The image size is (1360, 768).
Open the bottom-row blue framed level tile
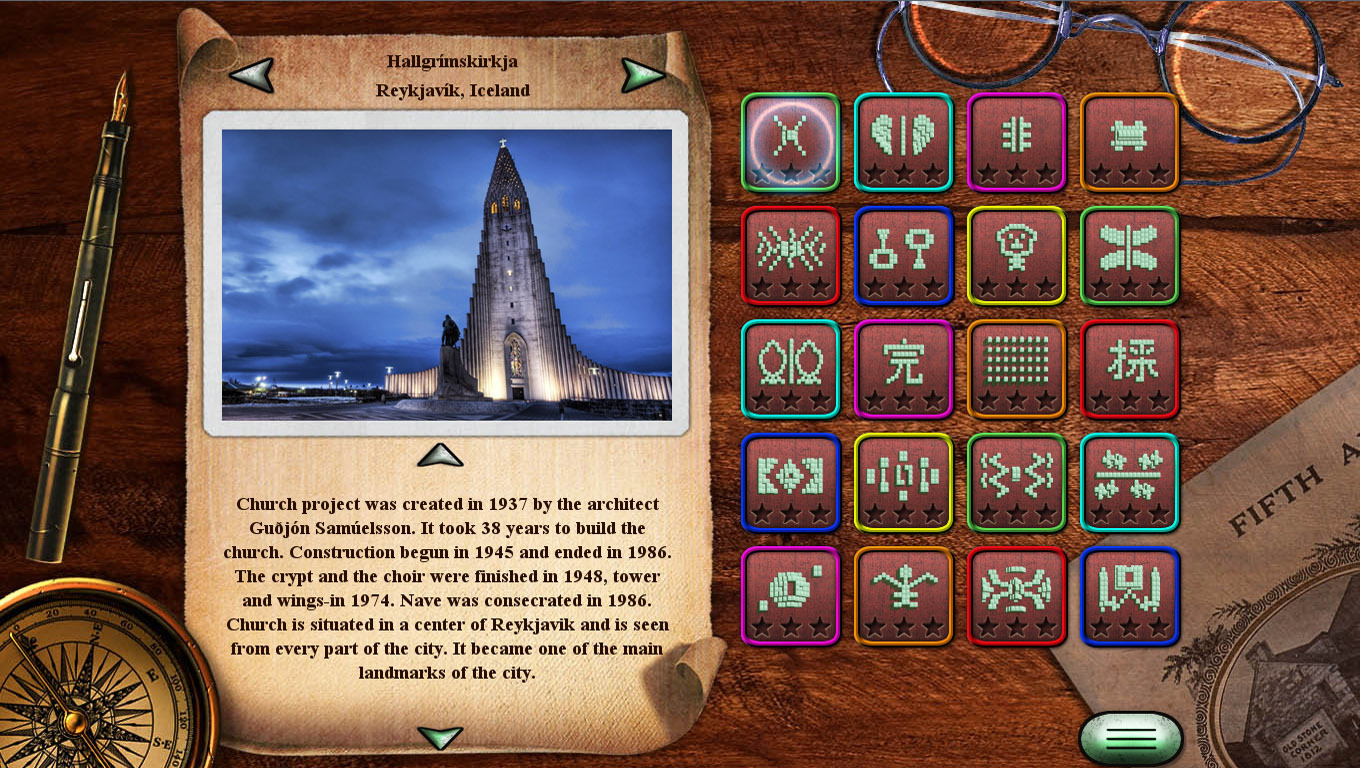click(x=1129, y=595)
